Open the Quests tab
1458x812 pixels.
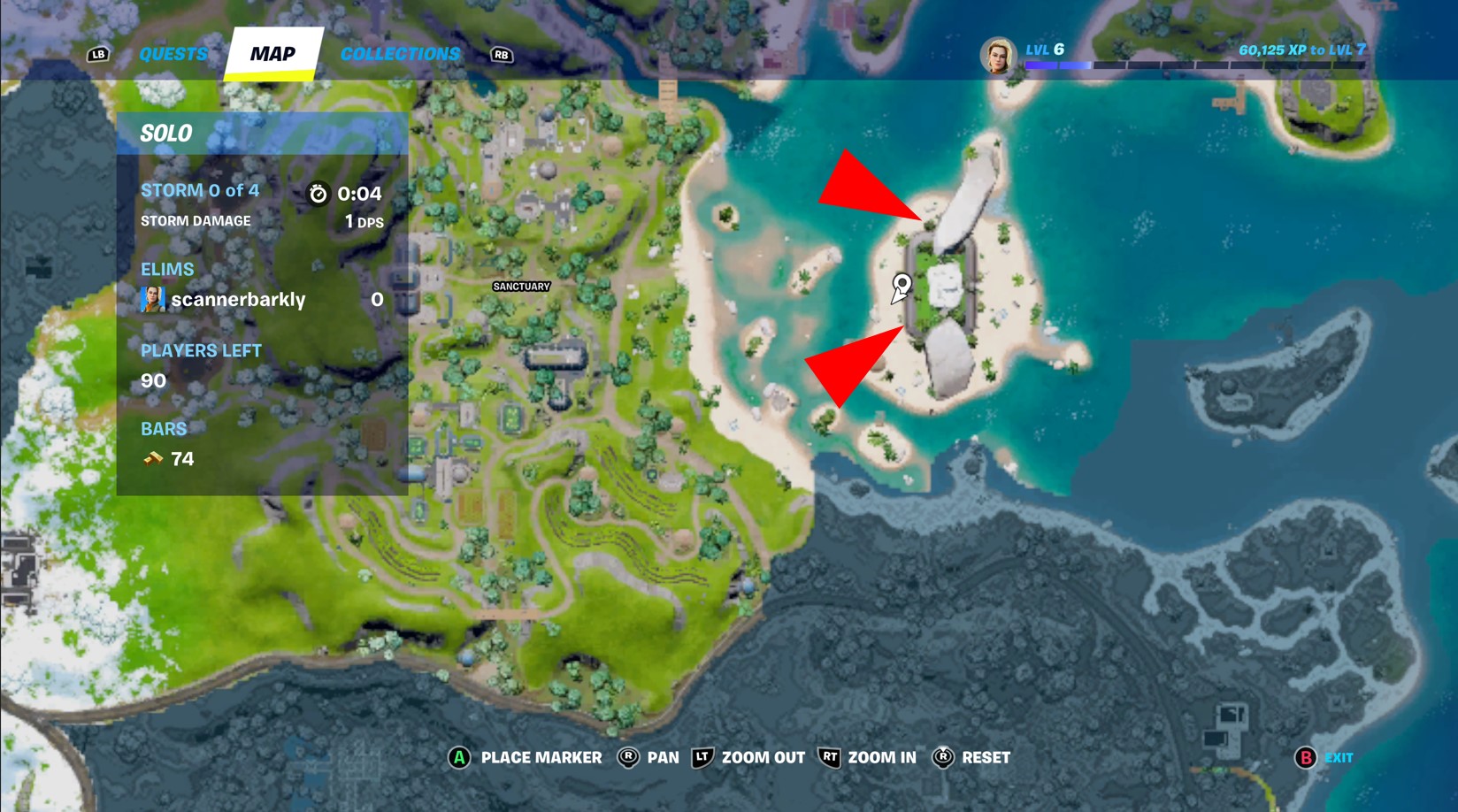[174, 54]
